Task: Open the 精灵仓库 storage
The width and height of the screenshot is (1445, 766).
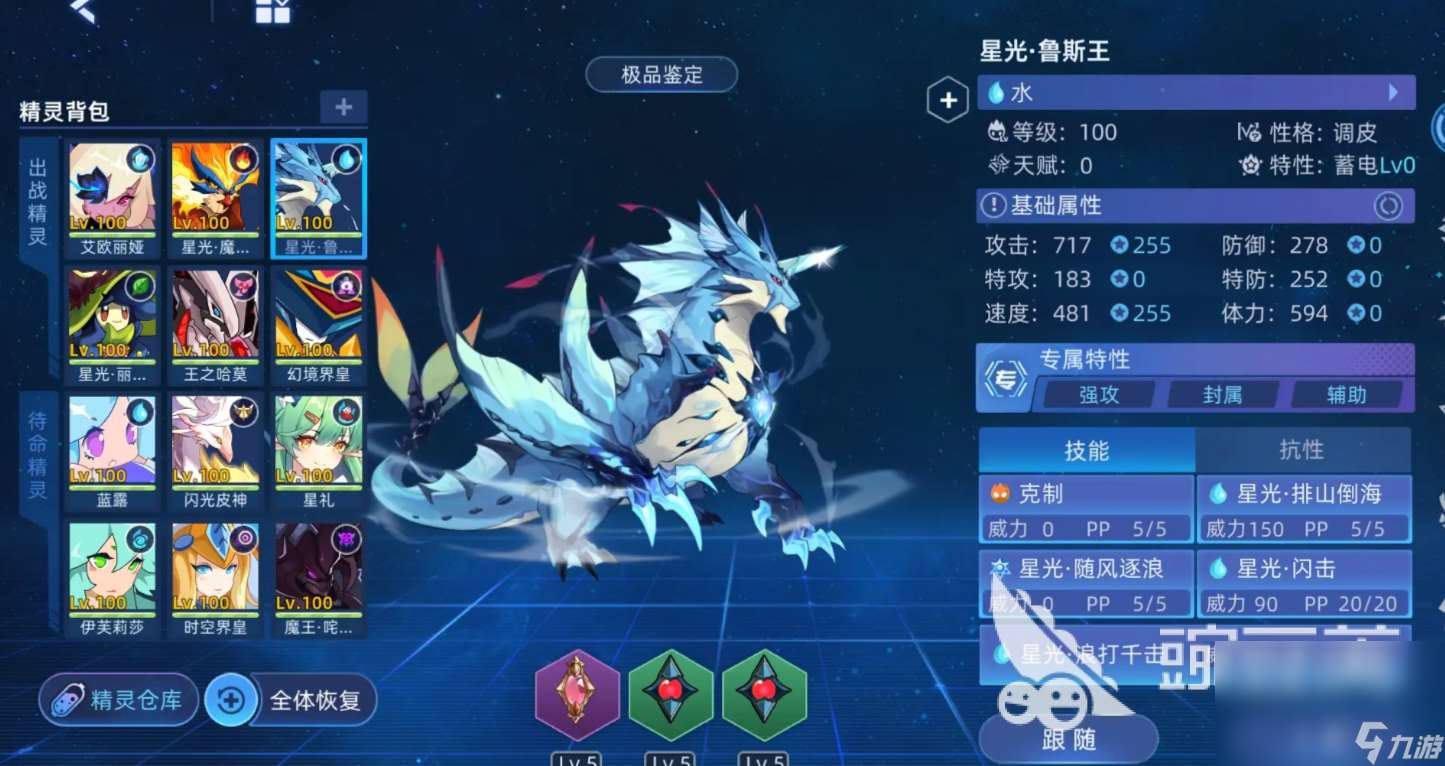Action: (x=118, y=699)
